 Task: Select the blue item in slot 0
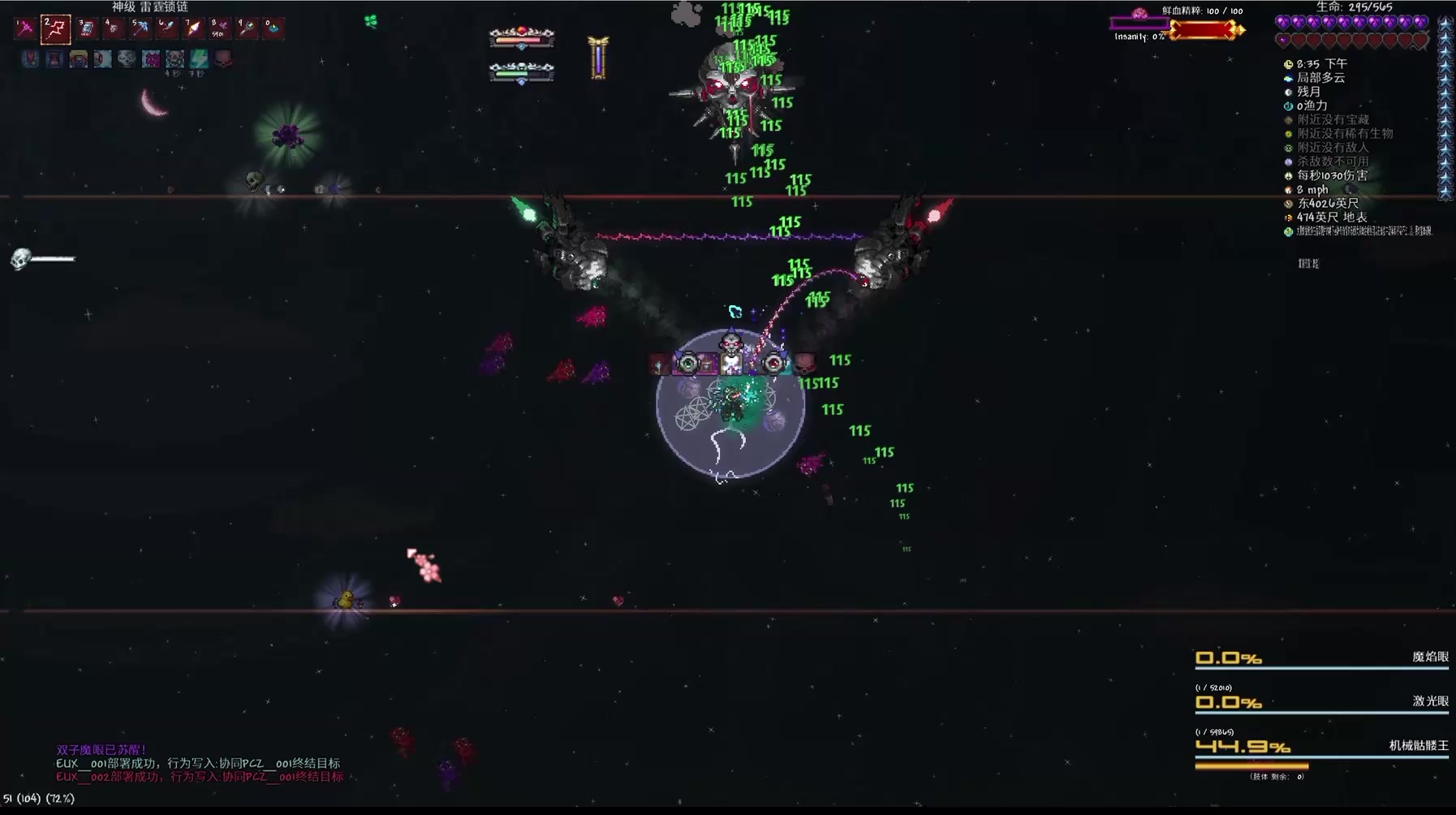click(274, 28)
